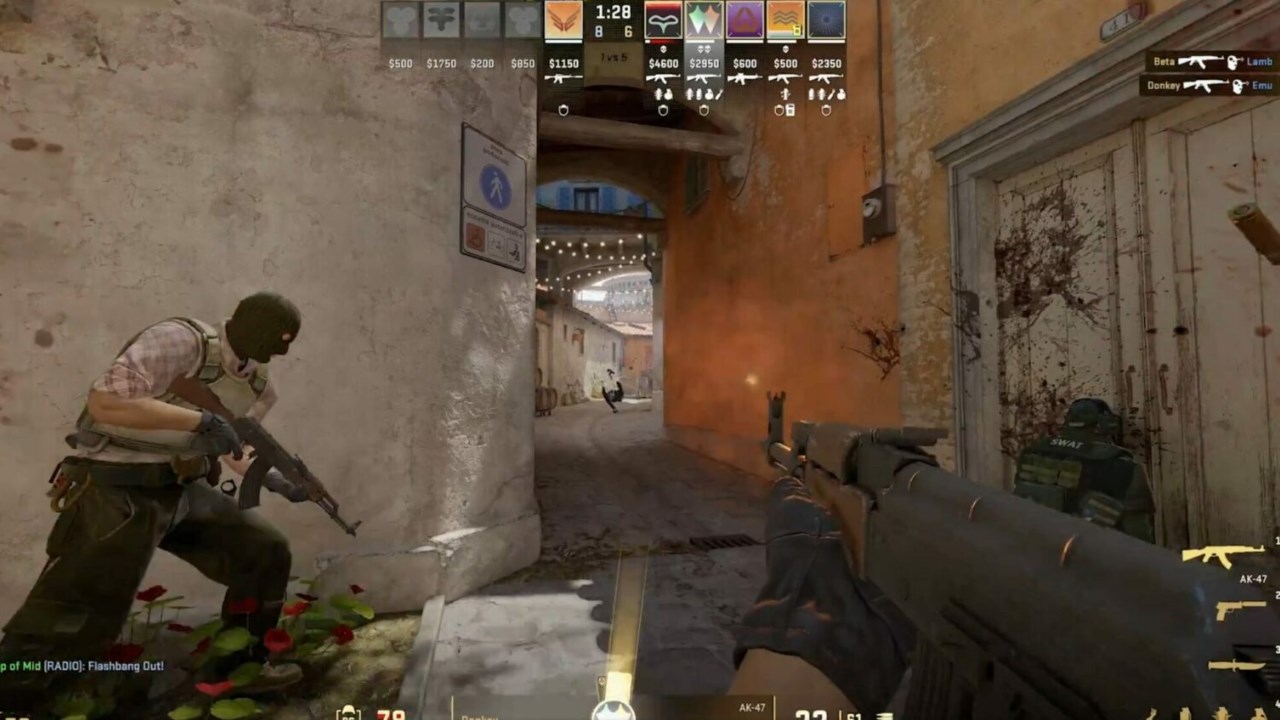1280x720 pixels.
Task: Select the red-bordered player avatar with $4600
Action: pos(663,21)
